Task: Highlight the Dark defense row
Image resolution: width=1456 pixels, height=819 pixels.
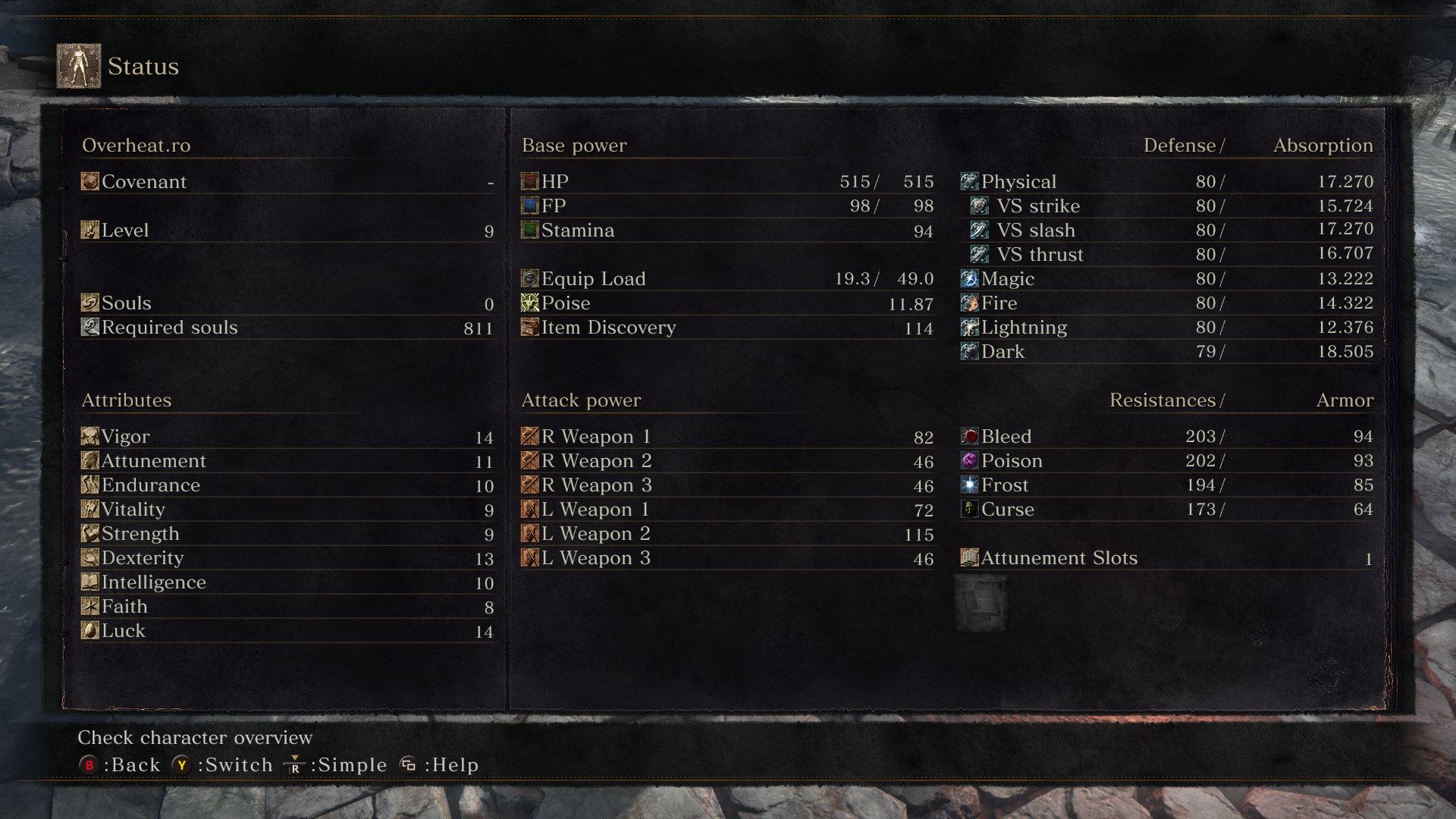Action: tap(1166, 352)
